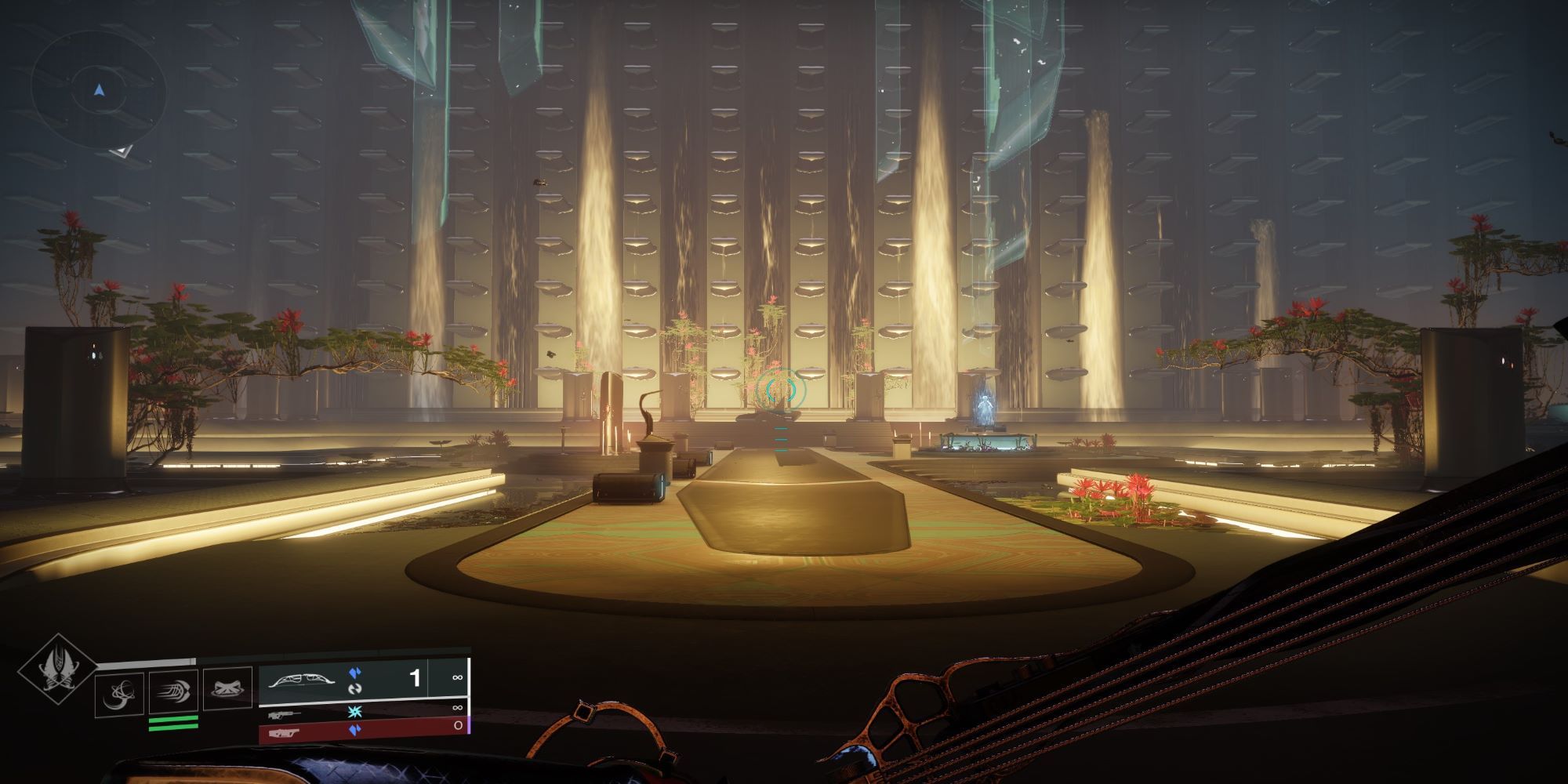Click the blue Ghost hologram figure on the platform
Viewport: 1568px width, 784px height.
(x=985, y=406)
